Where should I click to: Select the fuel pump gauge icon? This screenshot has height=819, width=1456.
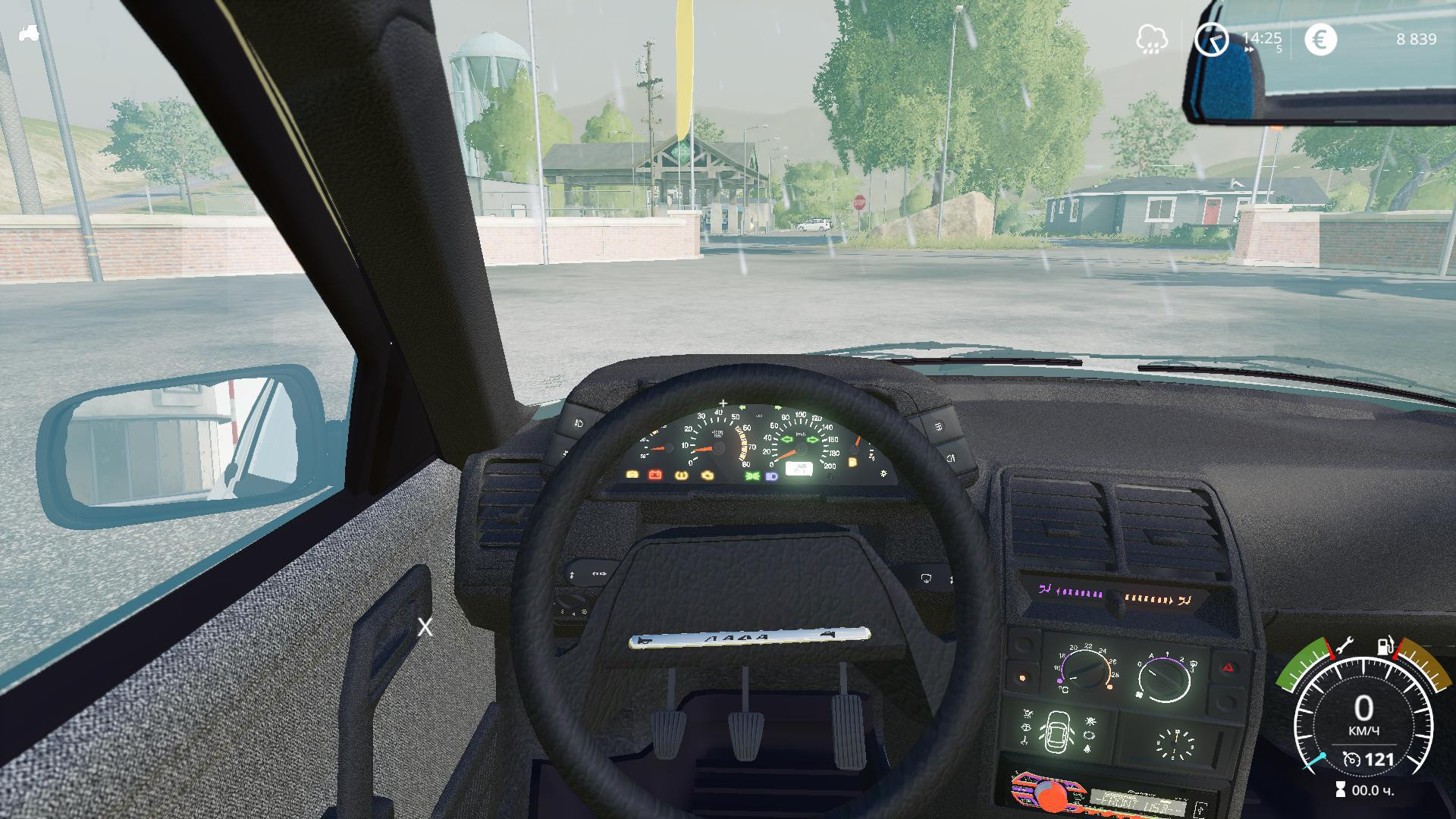click(x=1386, y=647)
